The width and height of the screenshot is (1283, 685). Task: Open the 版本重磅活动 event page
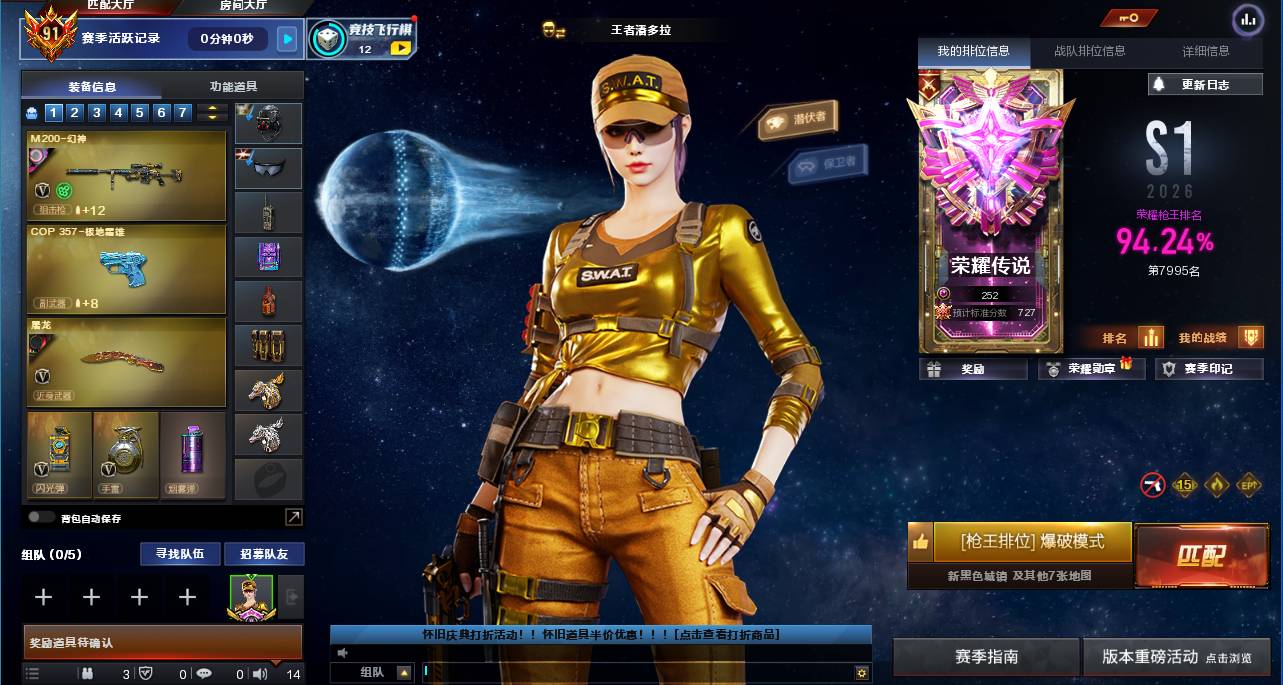point(1176,657)
